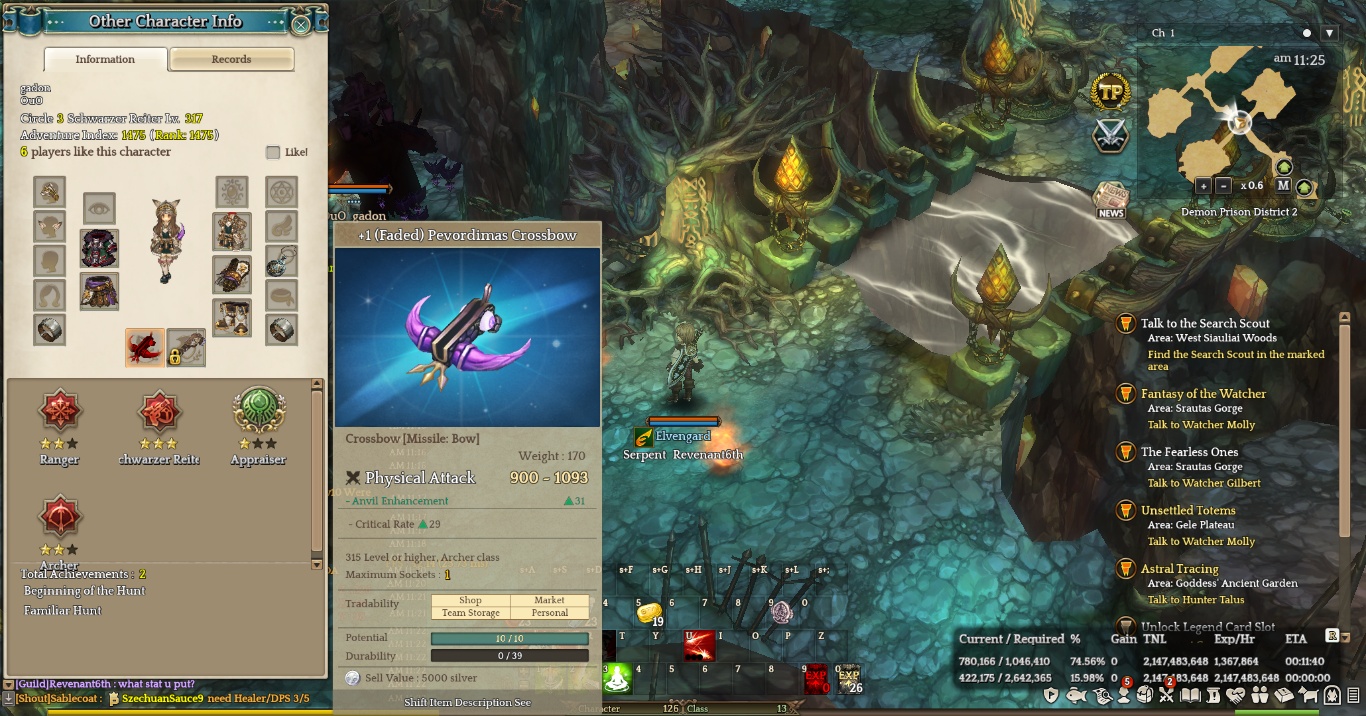This screenshot has height=716, width=1366.
Task: Select the Information tab
Action: click(x=105, y=60)
